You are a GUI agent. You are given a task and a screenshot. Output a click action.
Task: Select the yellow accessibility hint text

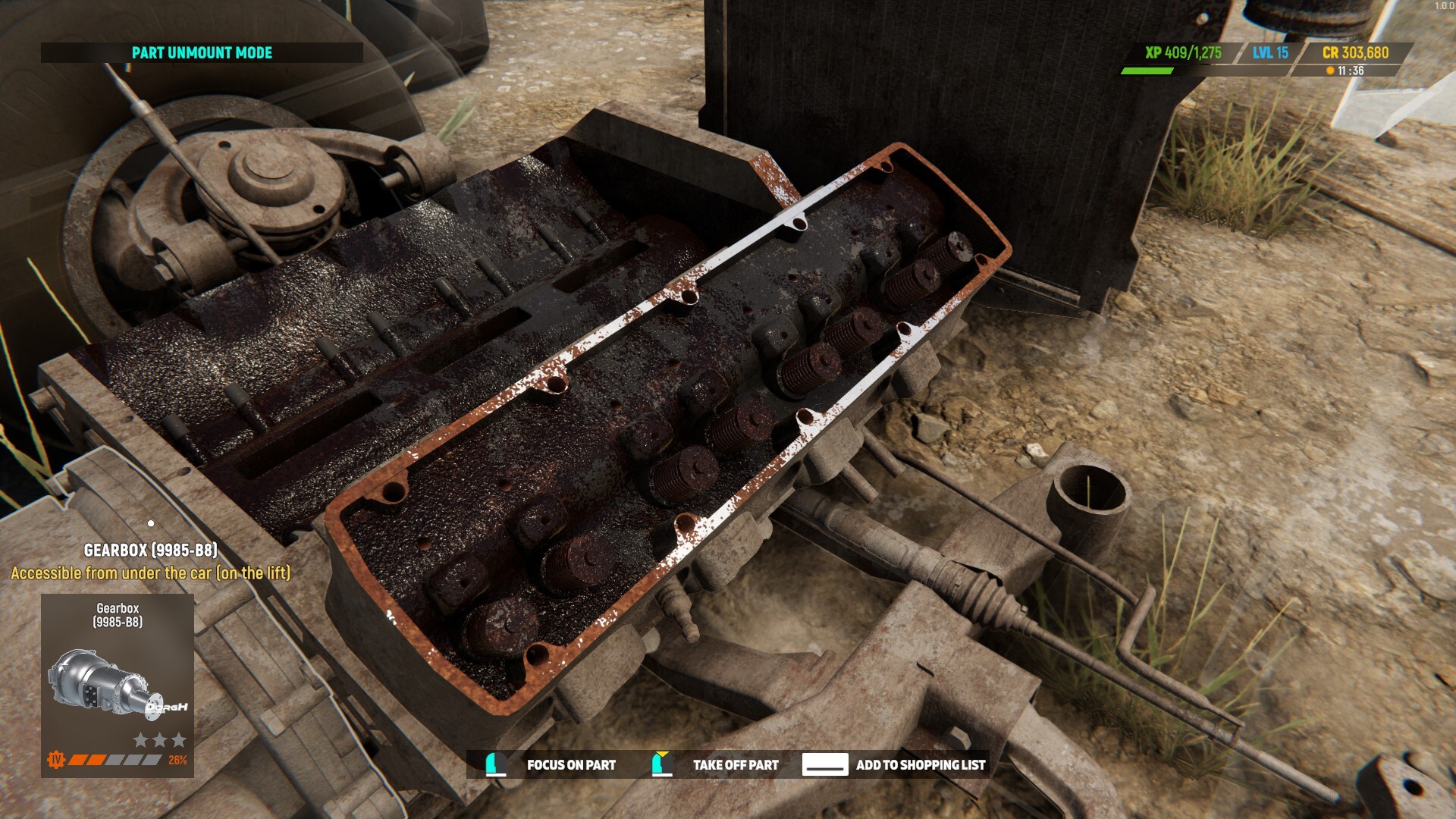[x=151, y=574]
